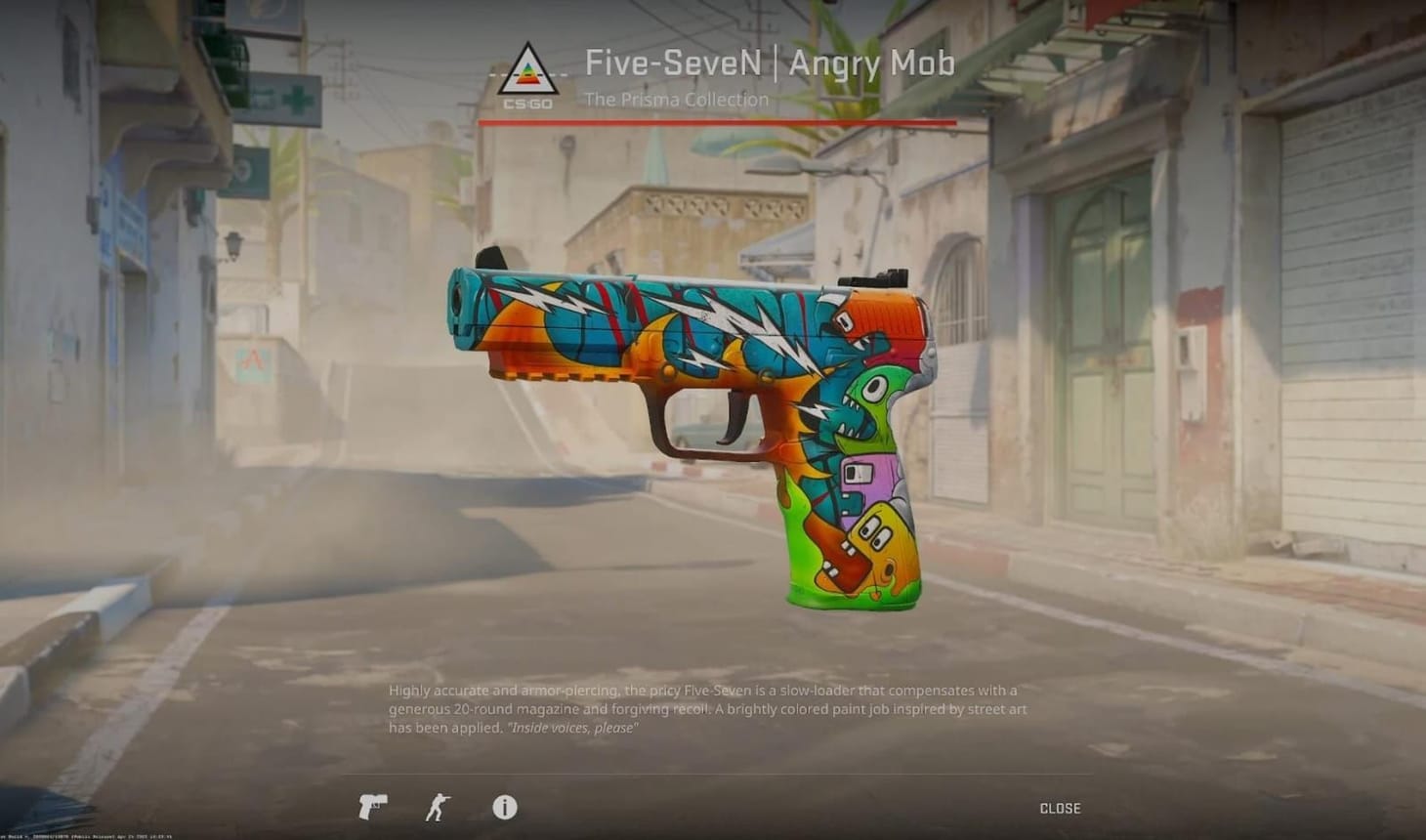This screenshot has height=840, width=1426.
Task: Click CLOSE to exit the inspect screen
Action: 1058,808
